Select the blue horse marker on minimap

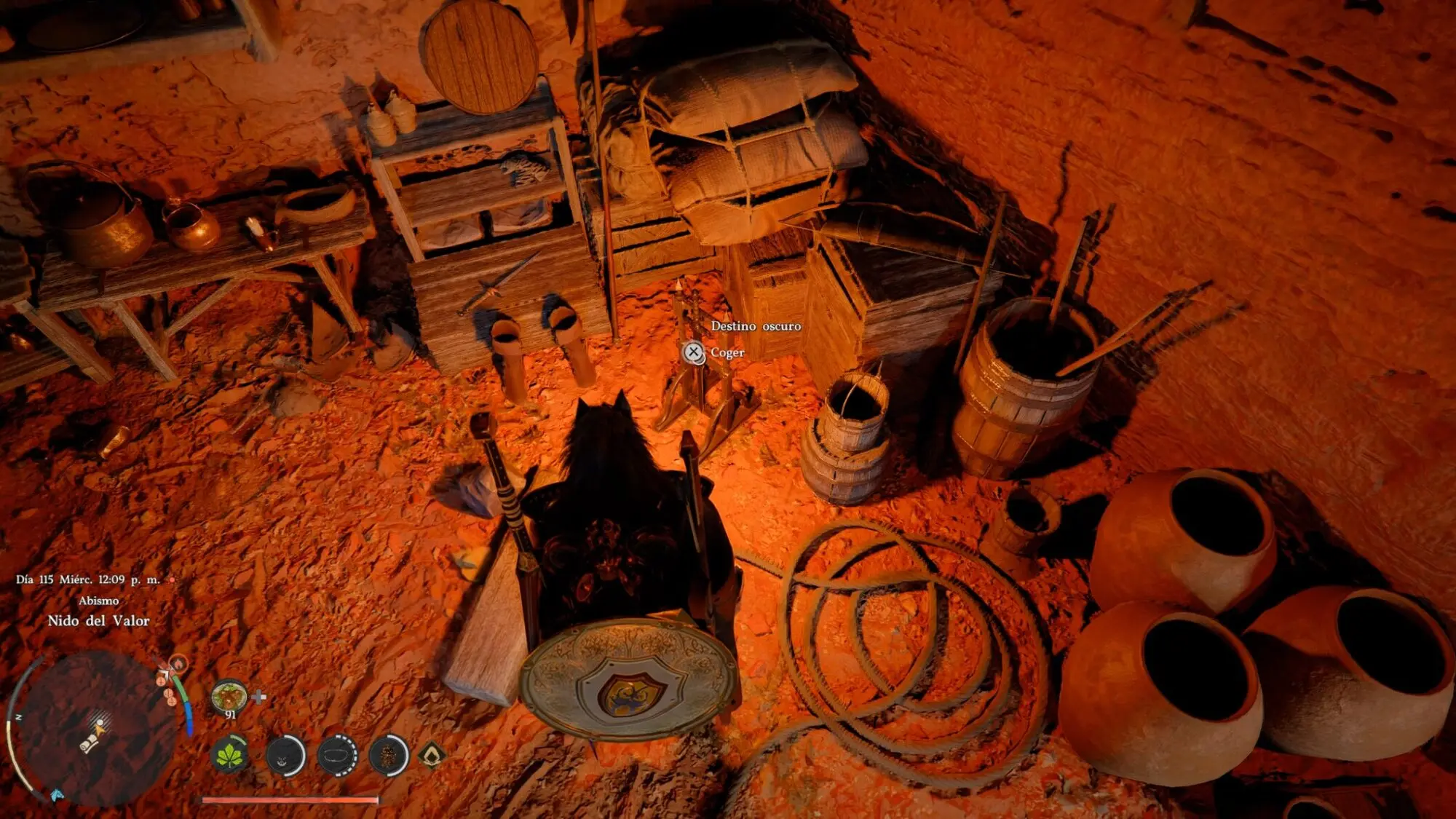click(57, 794)
